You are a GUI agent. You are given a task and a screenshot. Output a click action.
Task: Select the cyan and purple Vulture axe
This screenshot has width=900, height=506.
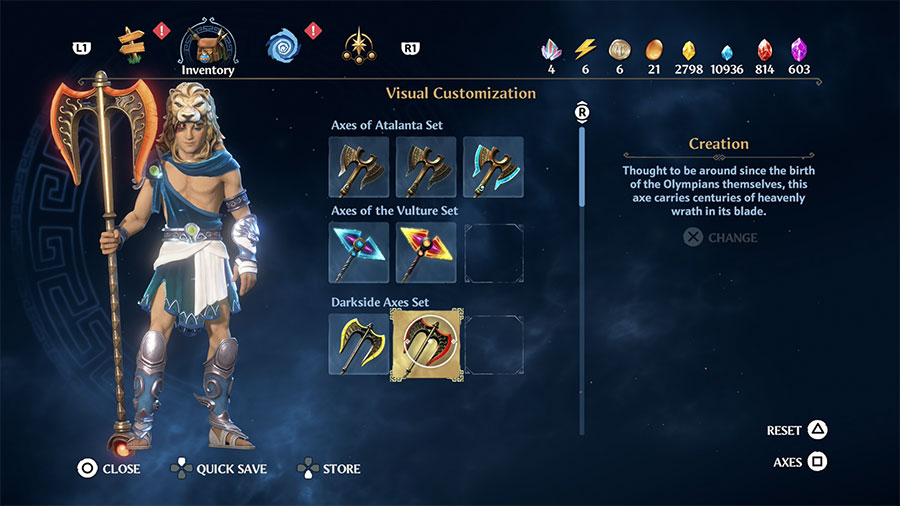pos(359,252)
